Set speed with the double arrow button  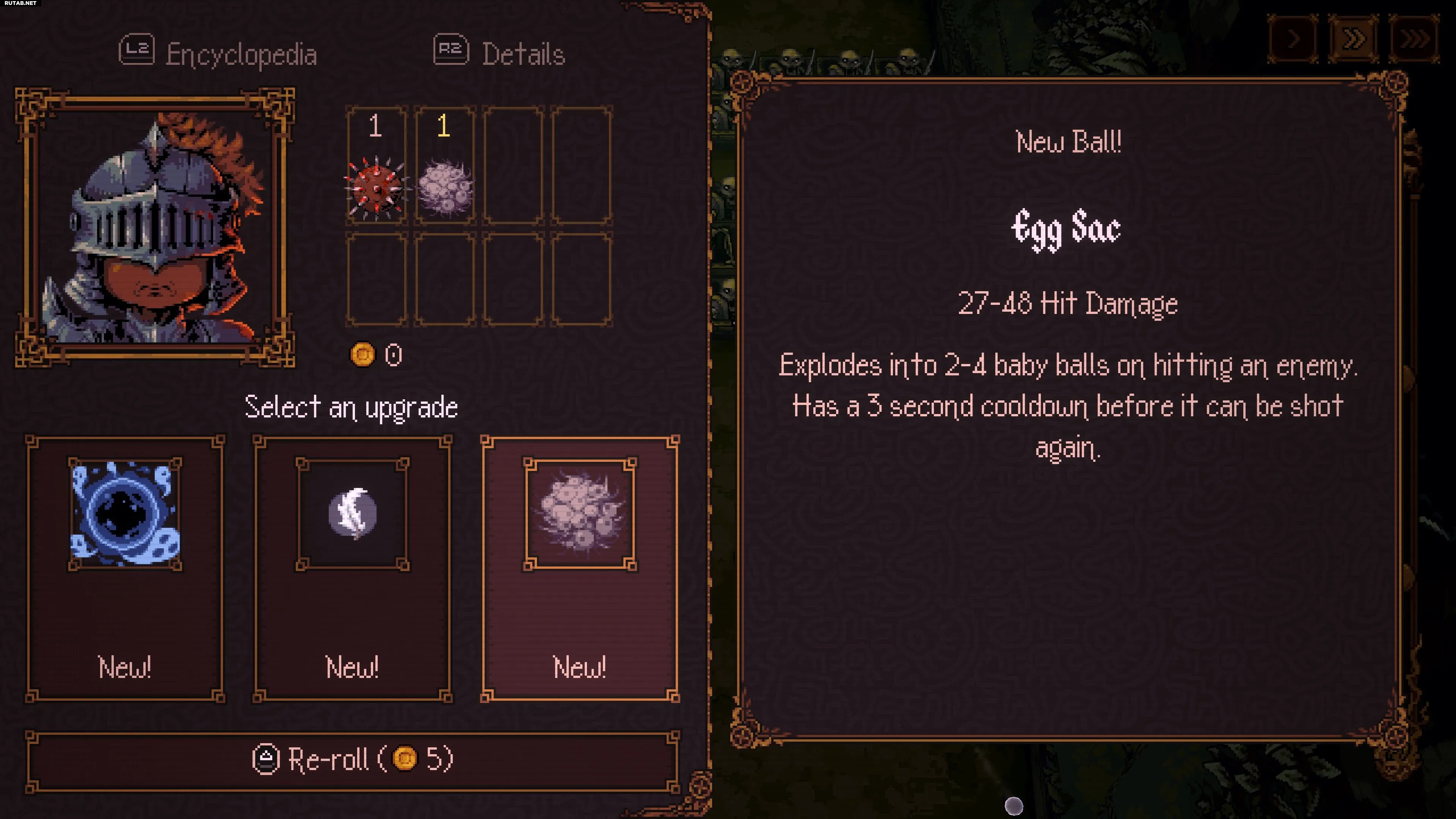(x=1353, y=39)
